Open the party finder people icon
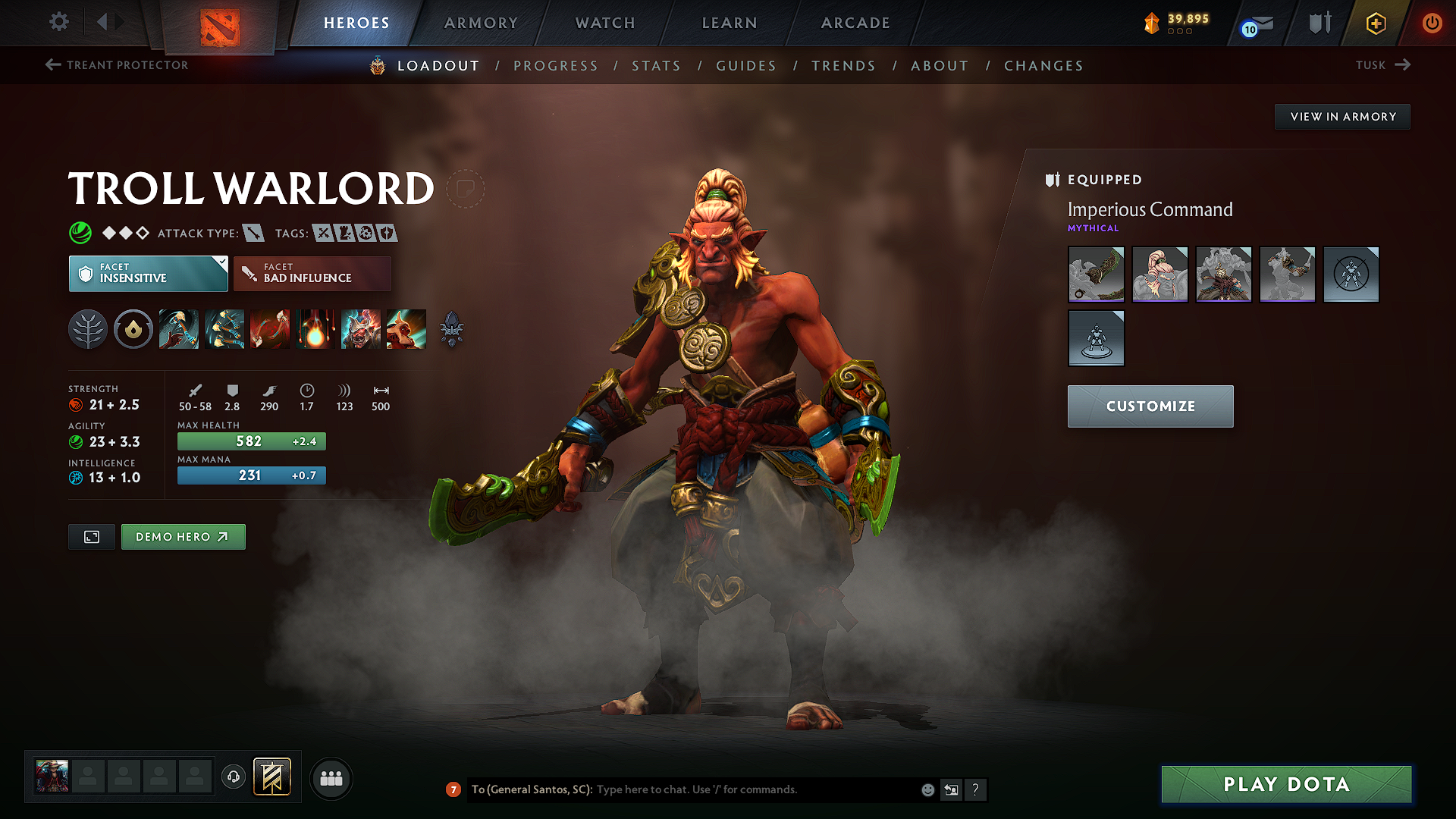This screenshot has width=1456, height=819. point(331,778)
